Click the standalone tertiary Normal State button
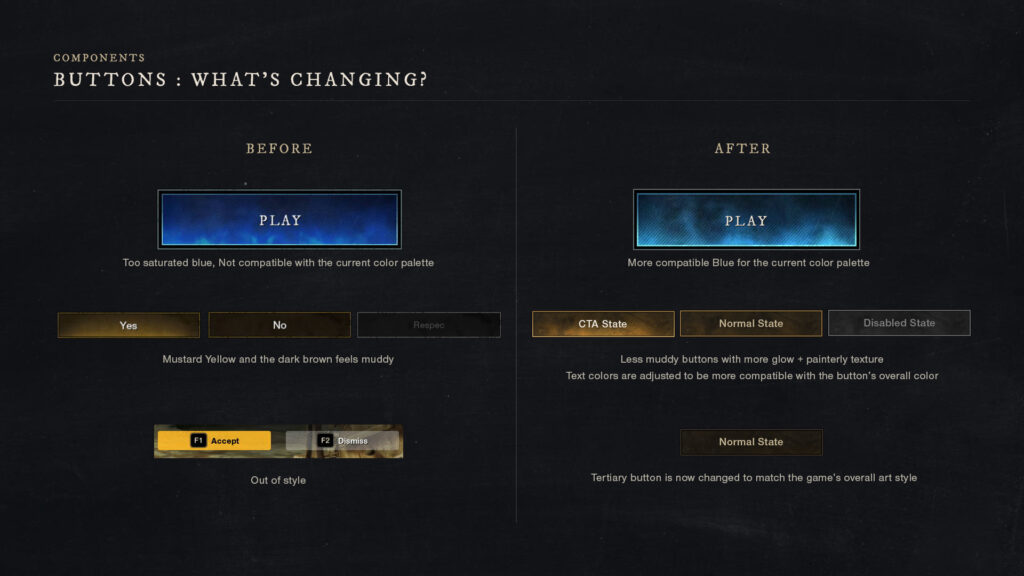 coord(750,442)
